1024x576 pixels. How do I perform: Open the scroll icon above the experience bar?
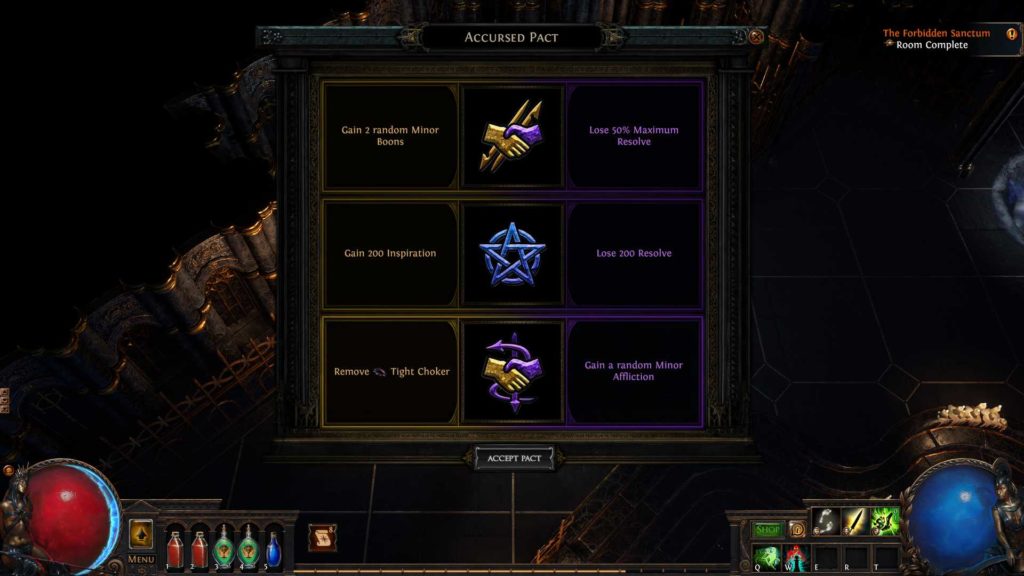pos(321,538)
